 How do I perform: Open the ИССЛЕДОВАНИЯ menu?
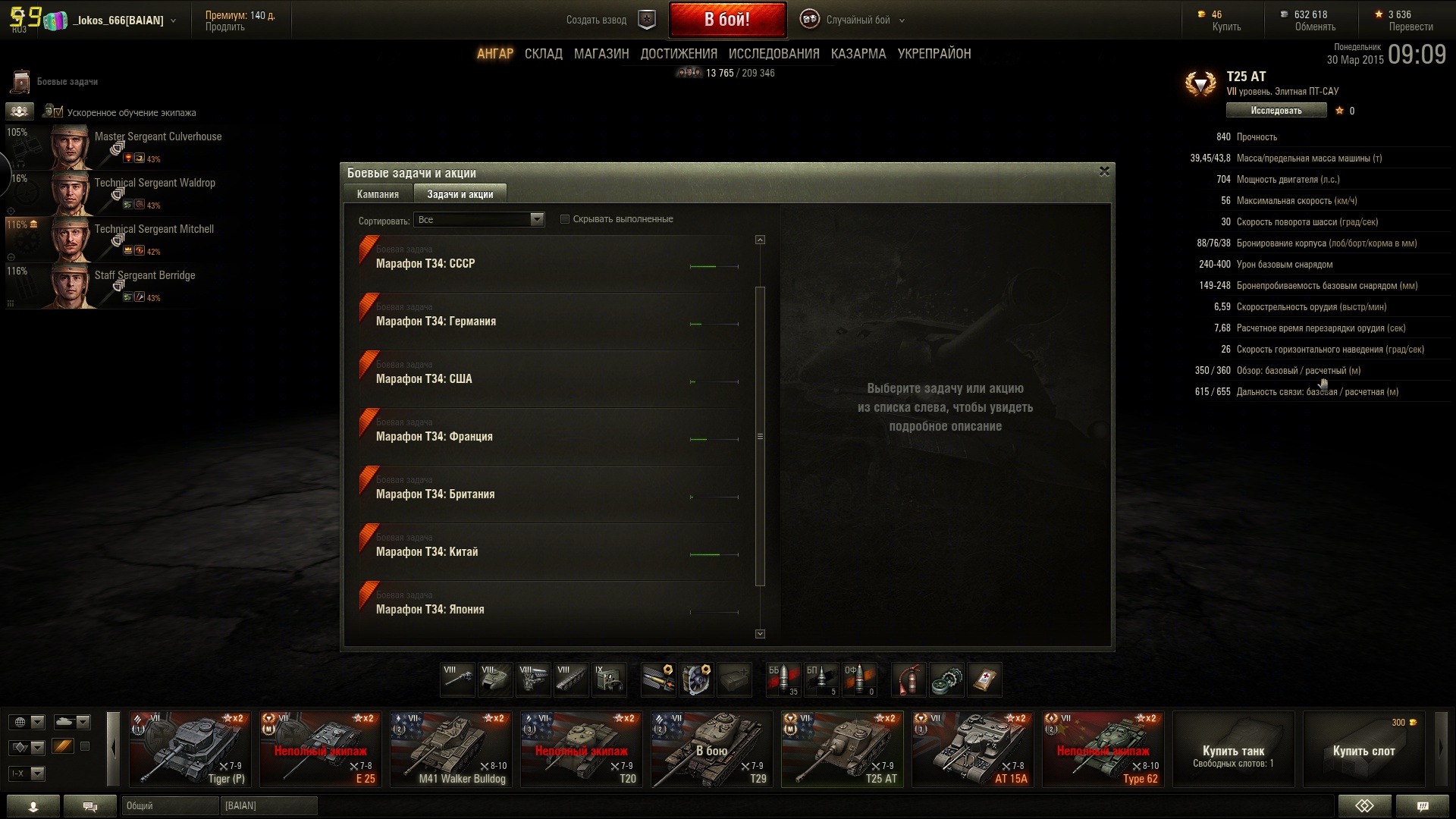pyautogui.click(x=773, y=54)
